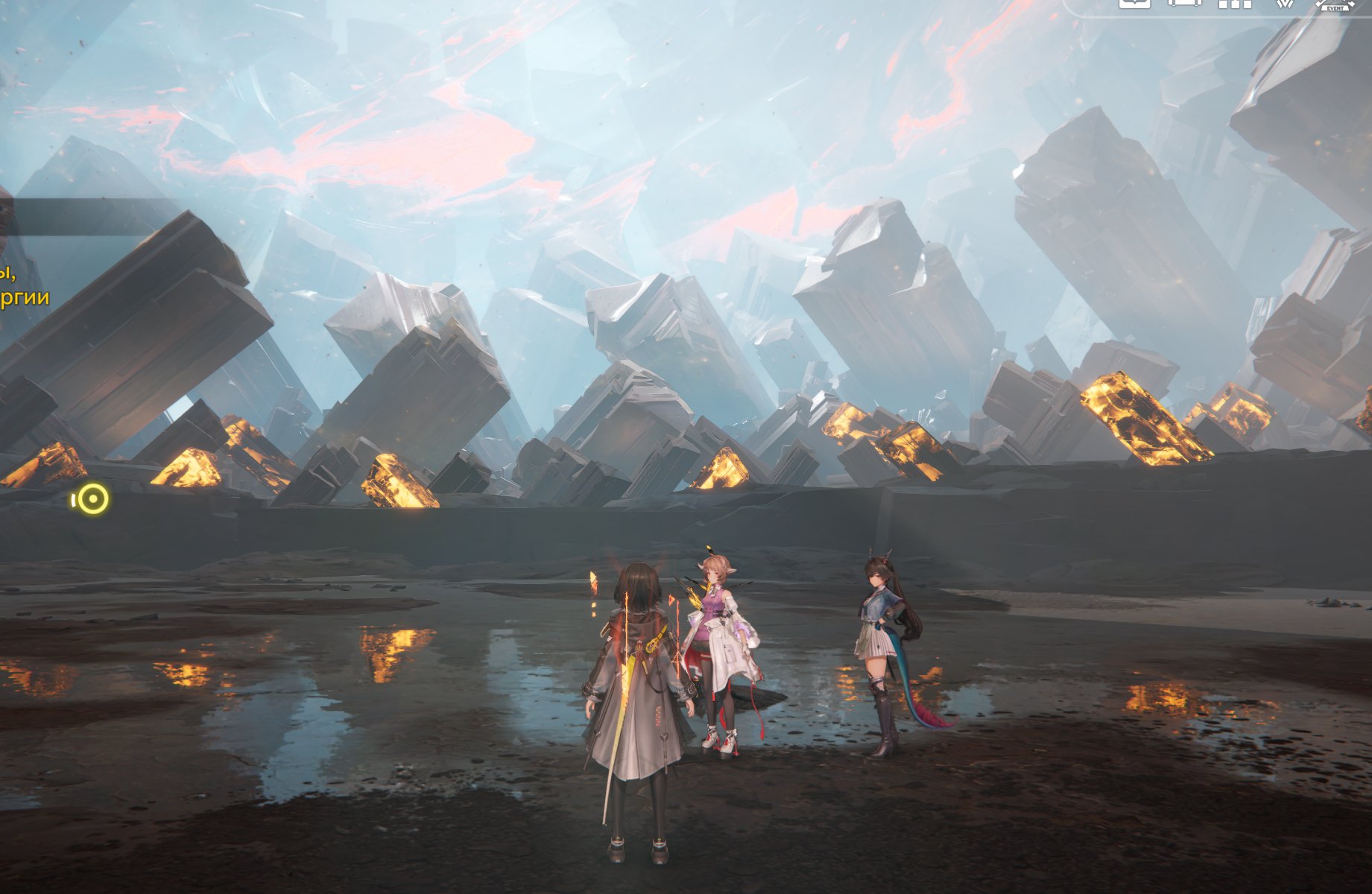Open the EVENT menu icon
Viewport: 1372px width, 894px height.
pyautogui.click(x=1334, y=4)
